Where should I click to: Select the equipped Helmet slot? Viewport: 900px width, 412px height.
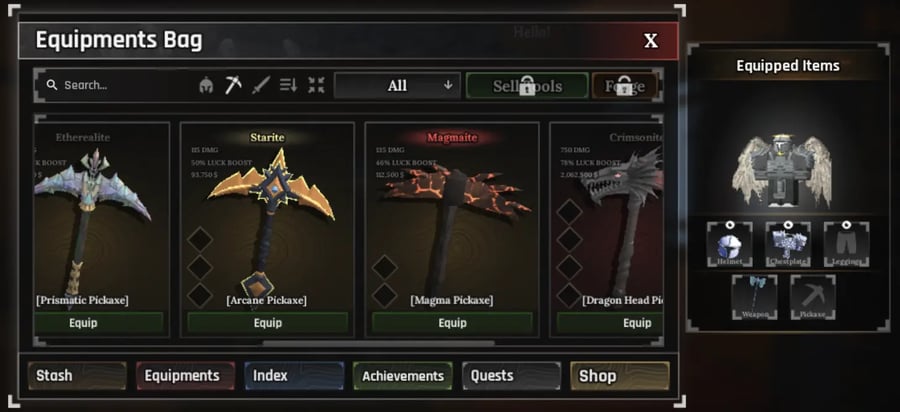pyautogui.click(x=729, y=245)
